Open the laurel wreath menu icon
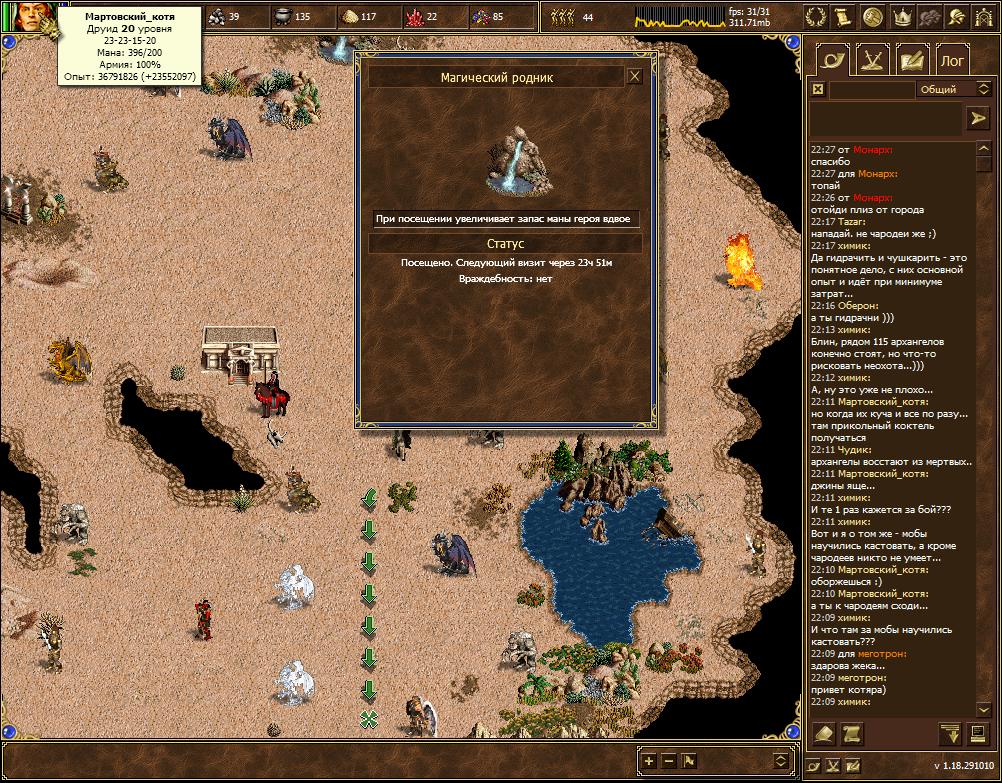The width and height of the screenshot is (1002, 783). click(817, 17)
